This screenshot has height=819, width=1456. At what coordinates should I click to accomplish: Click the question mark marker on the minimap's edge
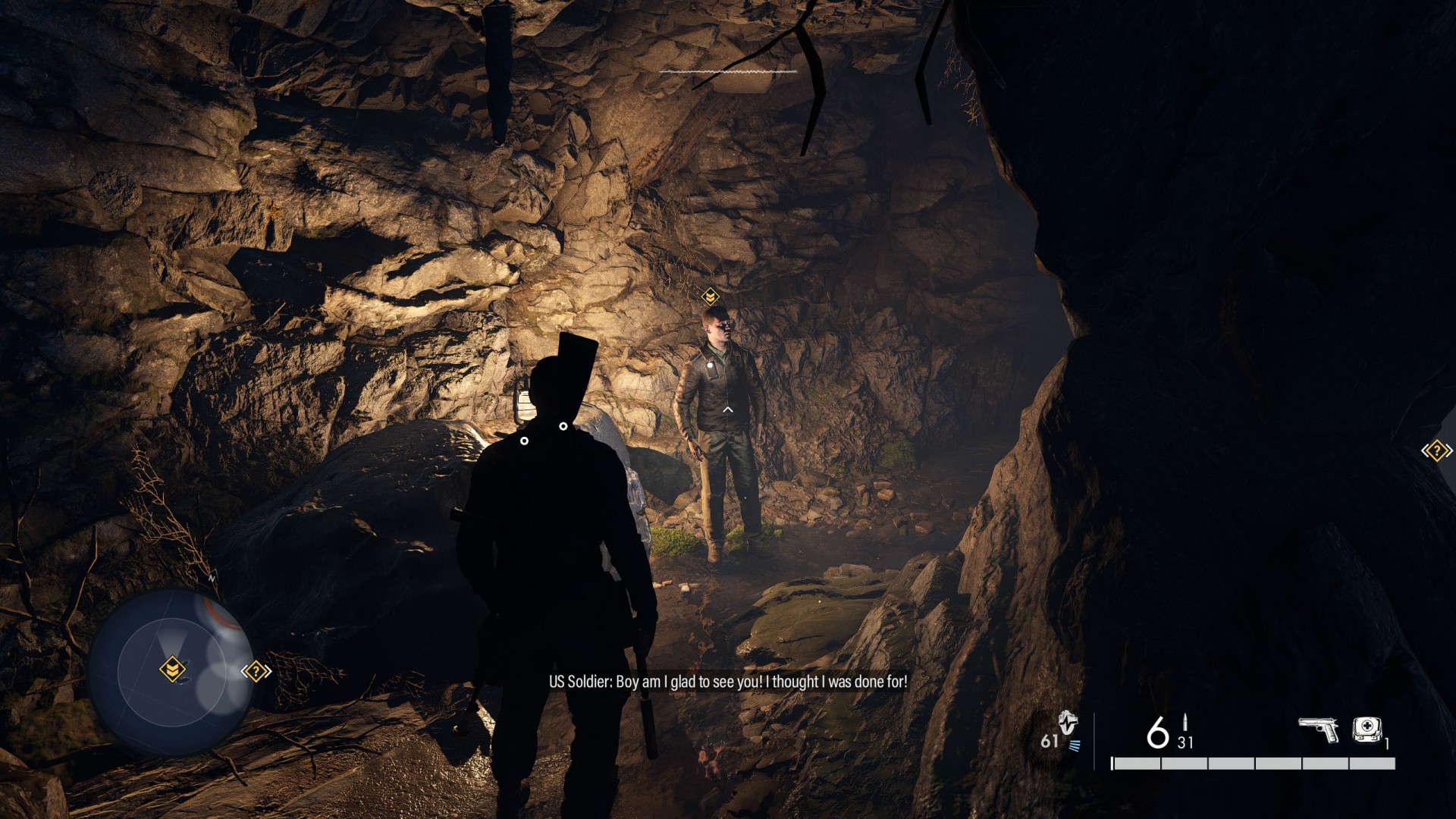pos(256,671)
